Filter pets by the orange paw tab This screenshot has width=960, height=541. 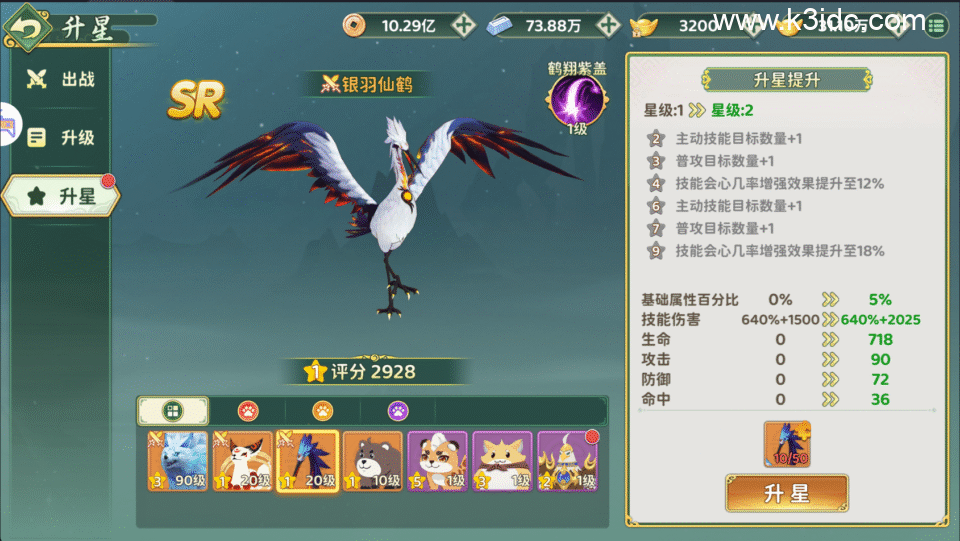point(322,410)
